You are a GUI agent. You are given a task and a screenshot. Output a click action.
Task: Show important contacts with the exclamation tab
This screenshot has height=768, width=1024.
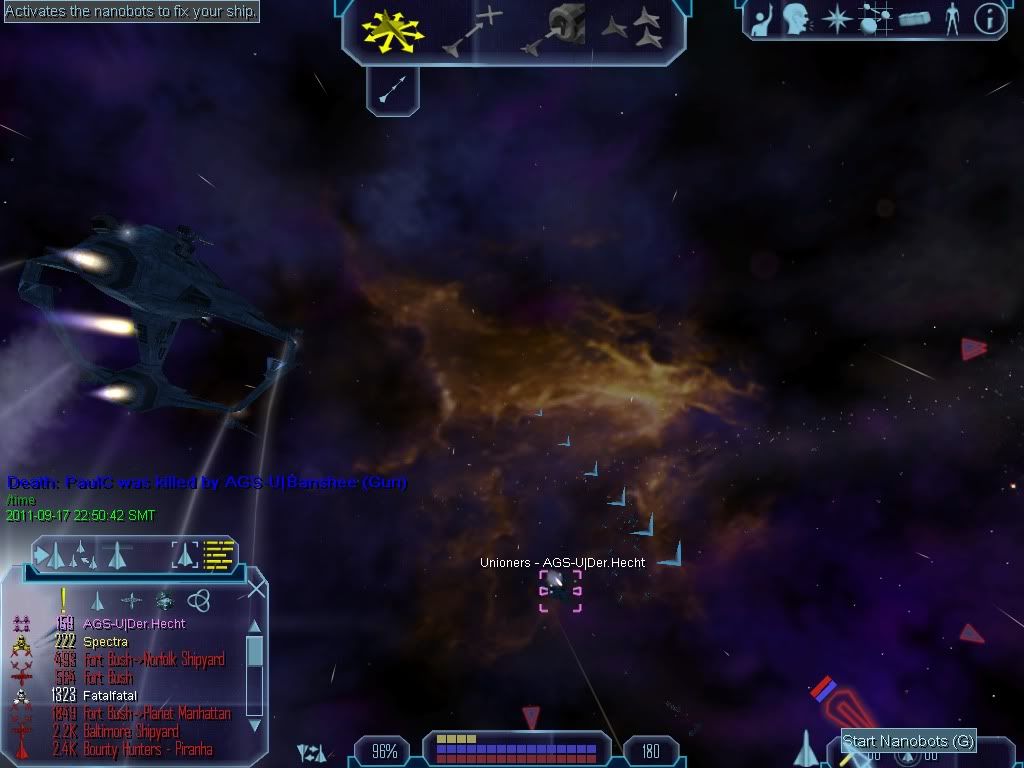(64, 599)
